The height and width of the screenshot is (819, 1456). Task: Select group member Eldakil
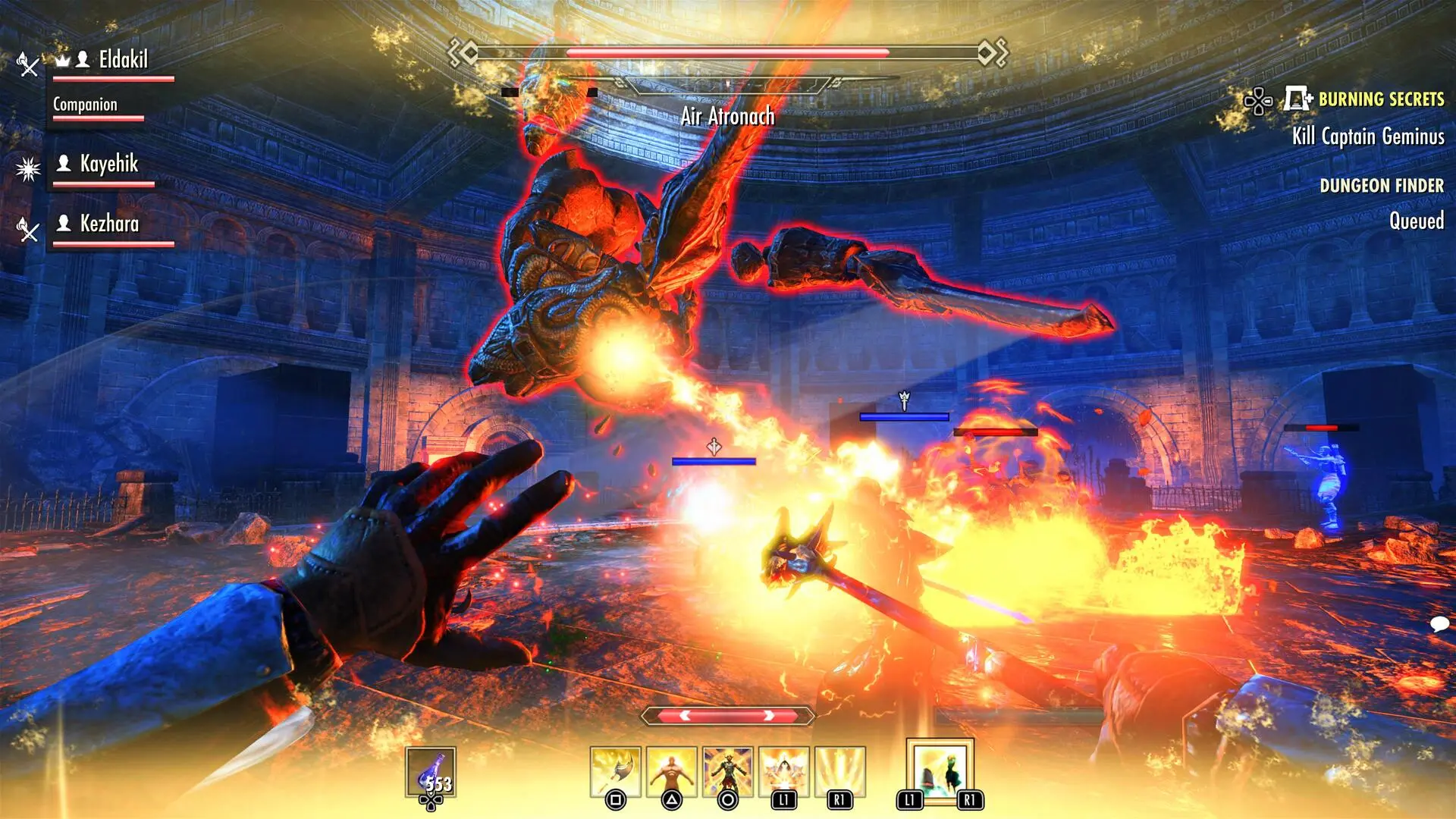122,60
